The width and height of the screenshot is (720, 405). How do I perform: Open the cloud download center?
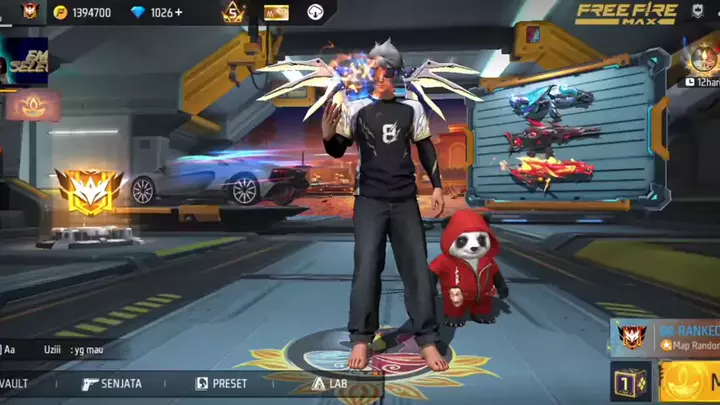coord(316,13)
